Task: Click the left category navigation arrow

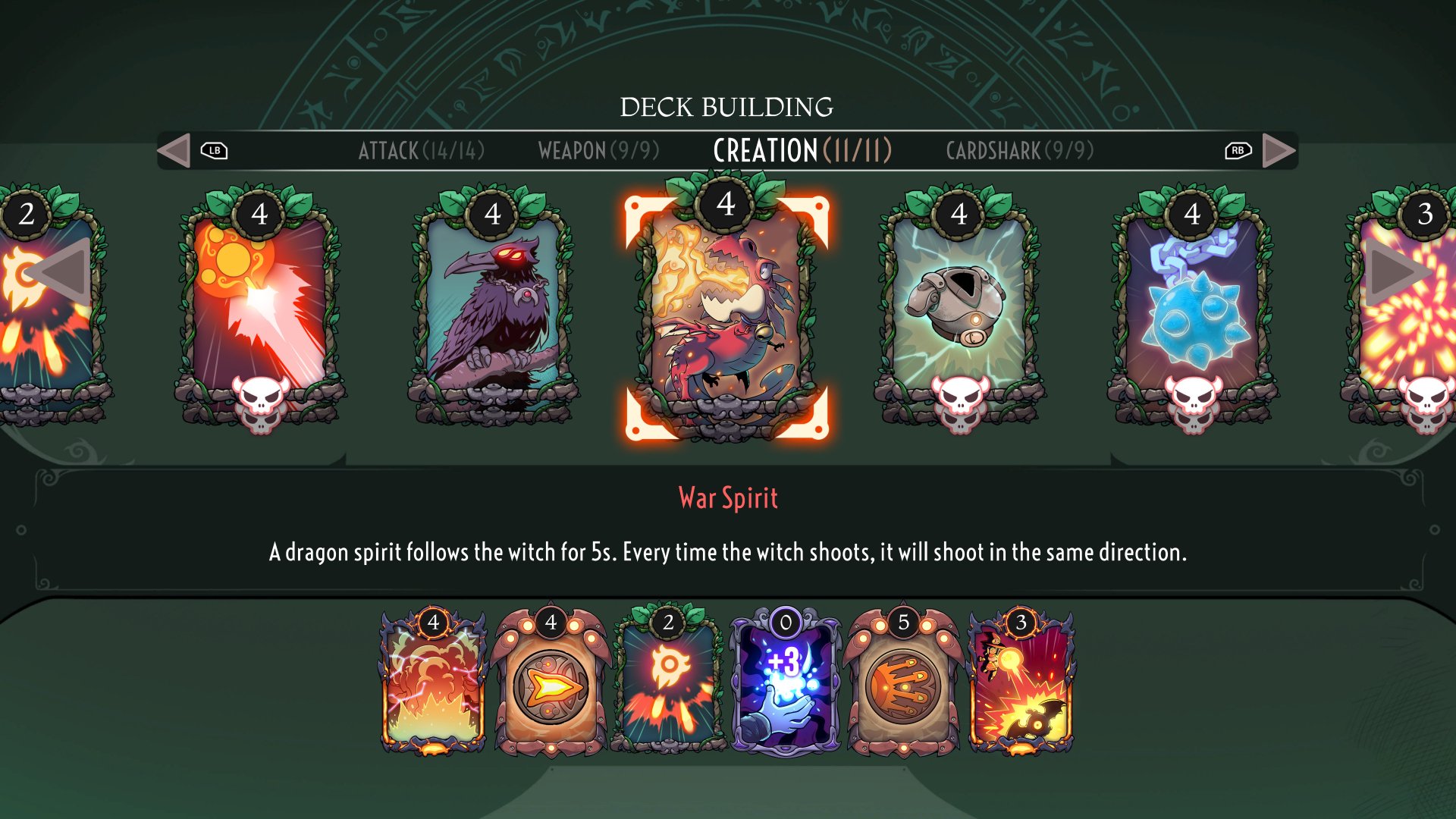Action: click(175, 150)
